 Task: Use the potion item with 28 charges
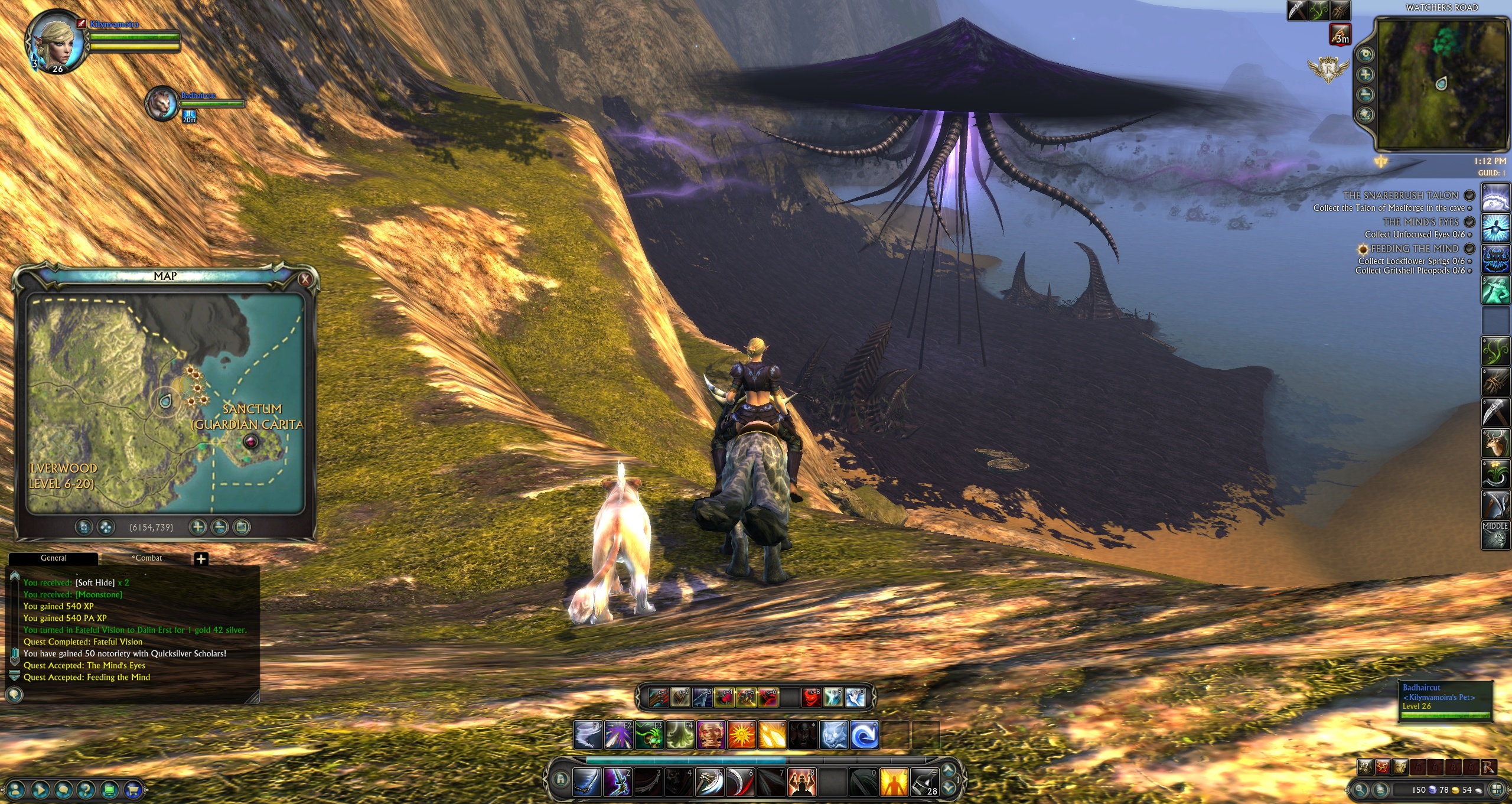point(924,782)
